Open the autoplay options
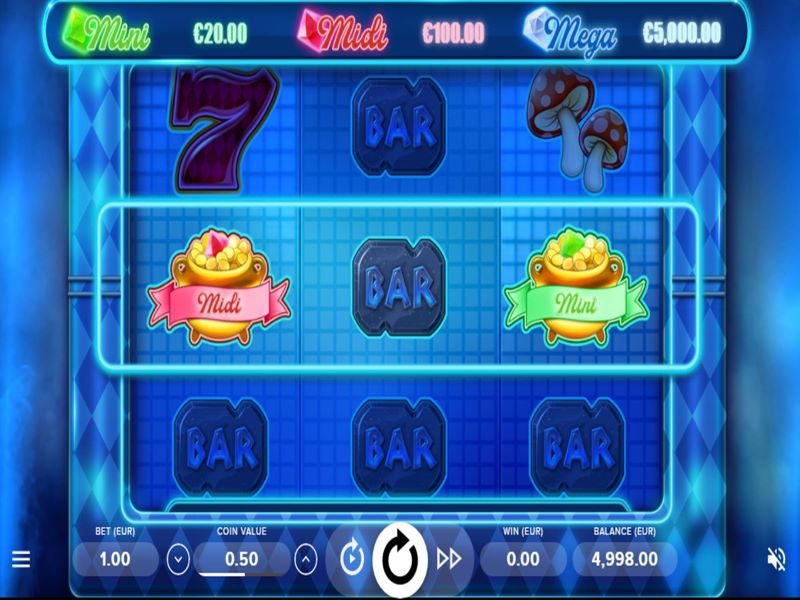 [x=351, y=559]
